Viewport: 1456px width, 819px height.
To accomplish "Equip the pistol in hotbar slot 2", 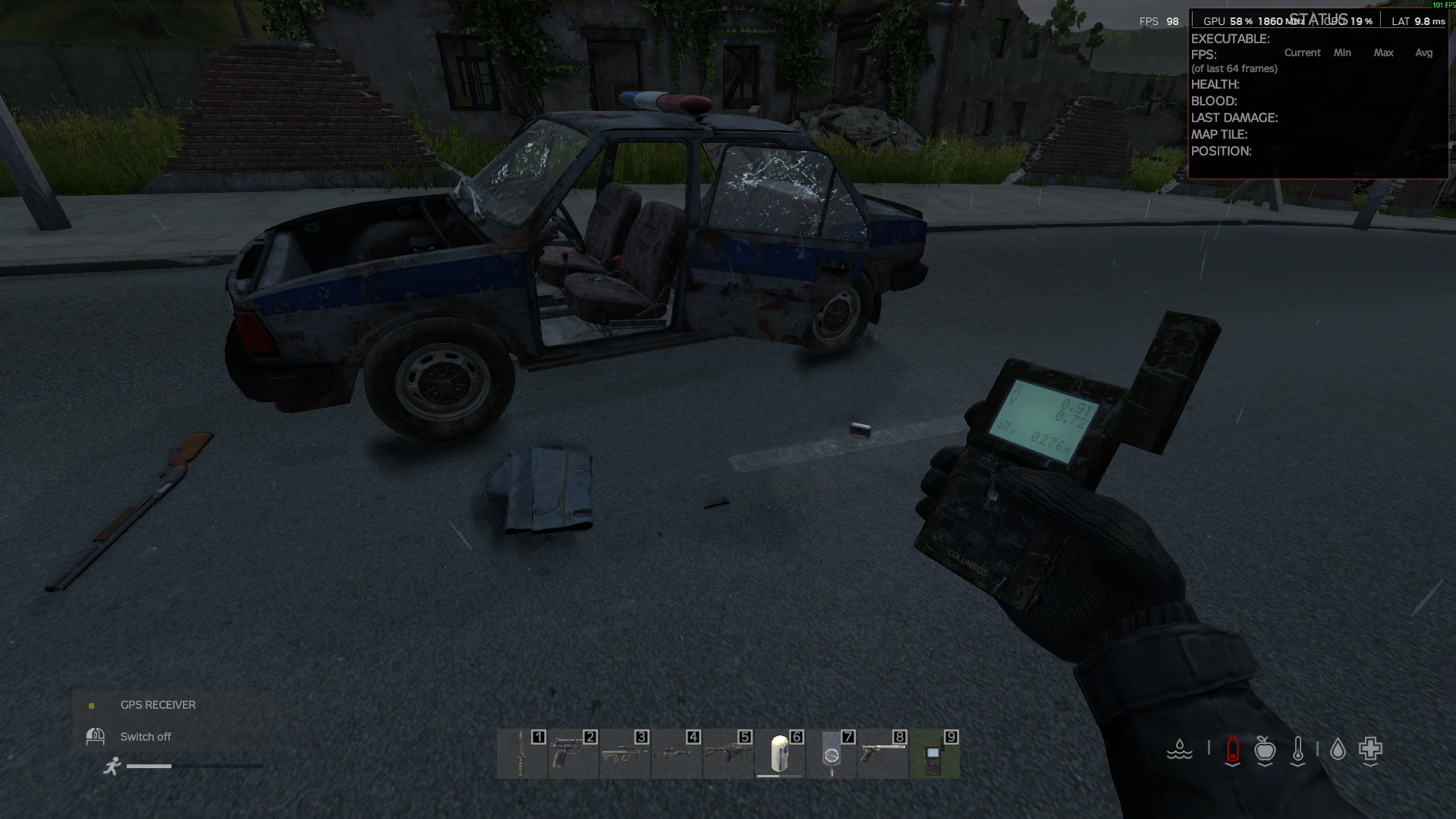I will pos(573,754).
